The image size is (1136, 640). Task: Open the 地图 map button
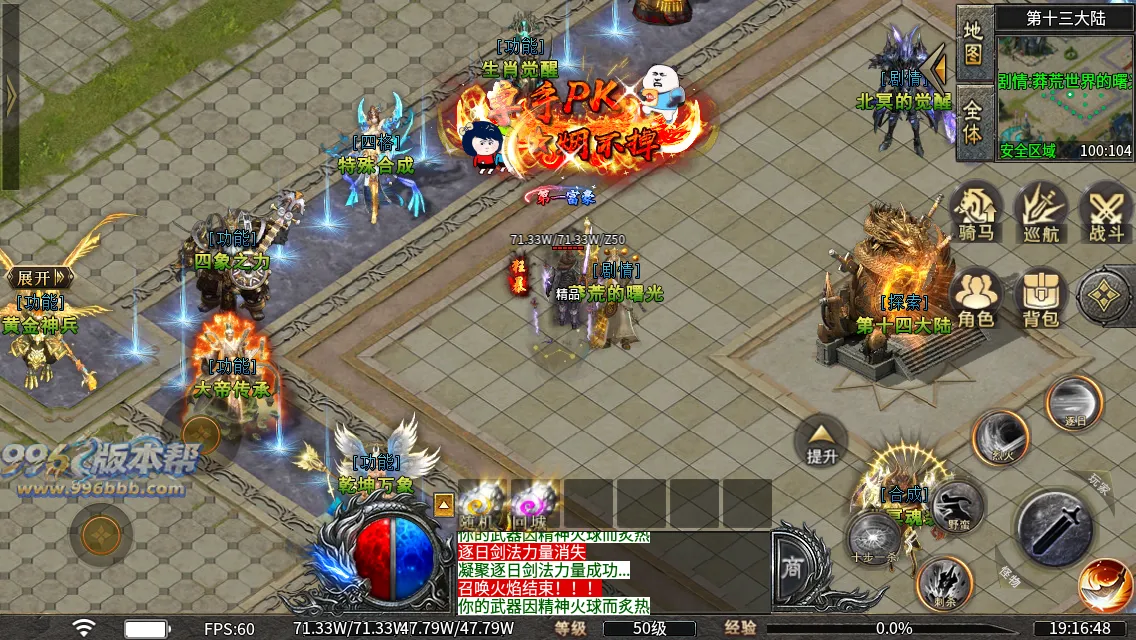[973, 42]
